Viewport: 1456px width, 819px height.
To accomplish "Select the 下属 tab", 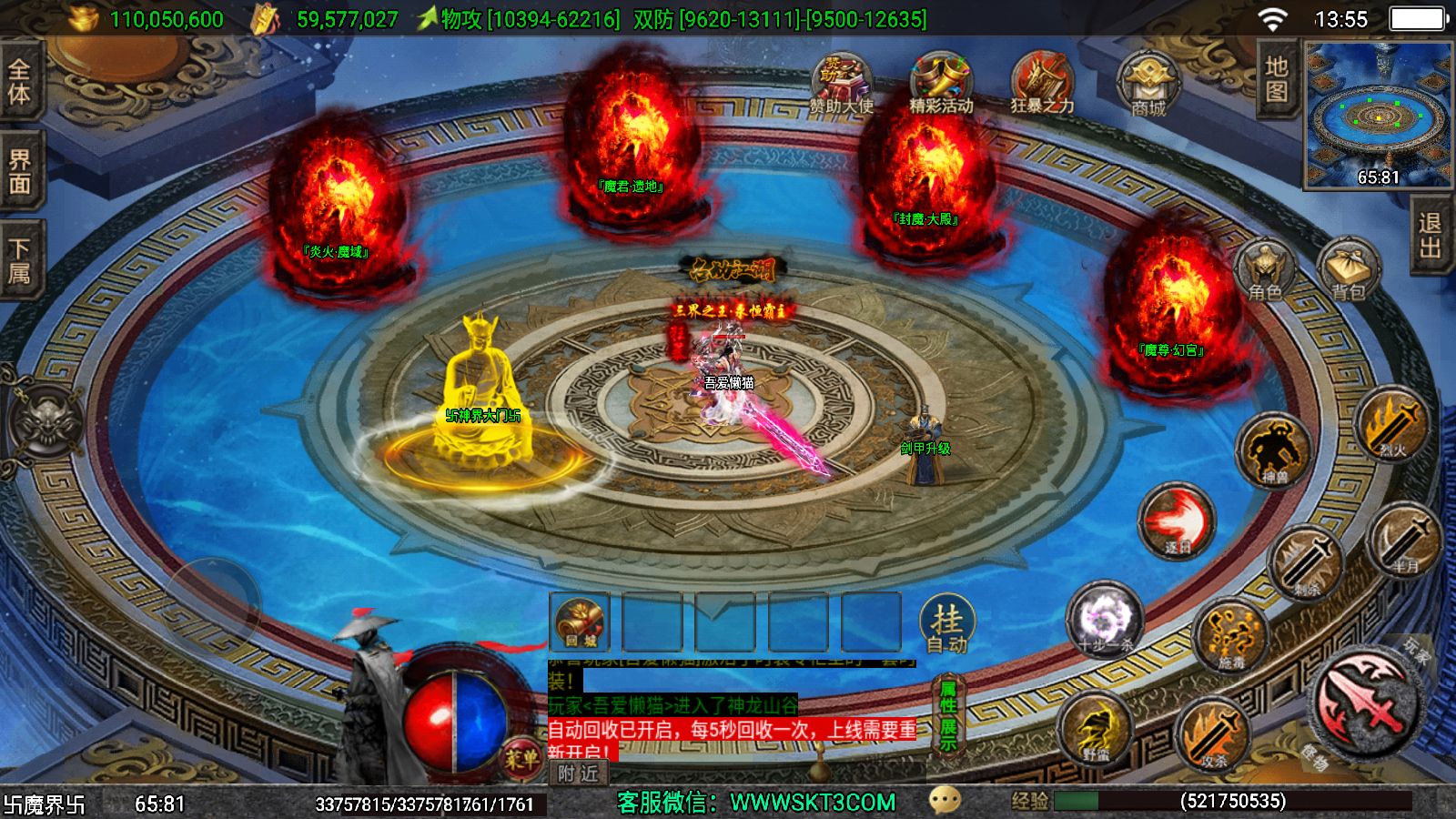I will (x=19, y=261).
